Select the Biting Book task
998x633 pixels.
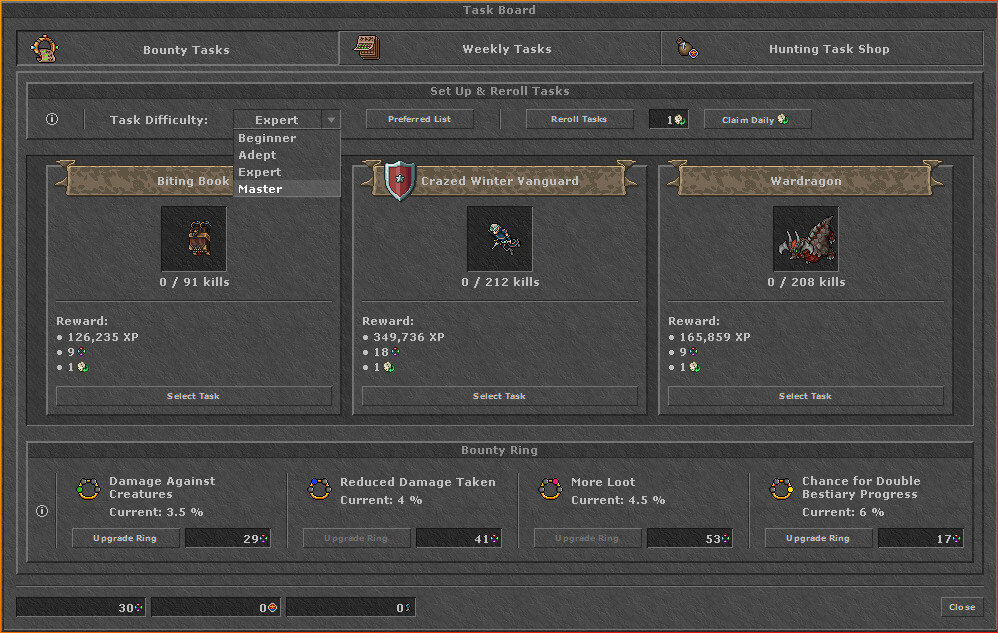(x=193, y=396)
